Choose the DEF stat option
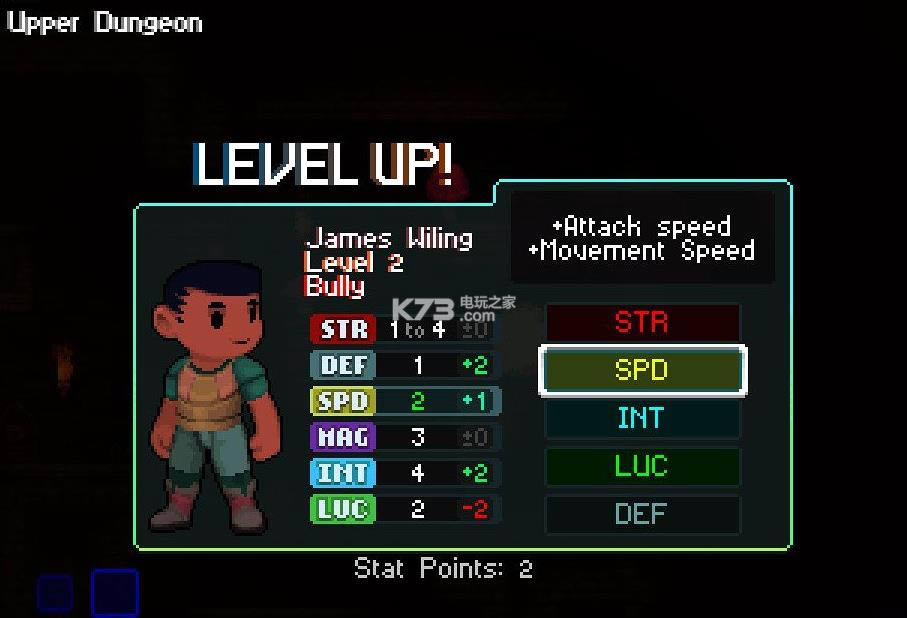This screenshot has width=907, height=618. pos(641,514)
